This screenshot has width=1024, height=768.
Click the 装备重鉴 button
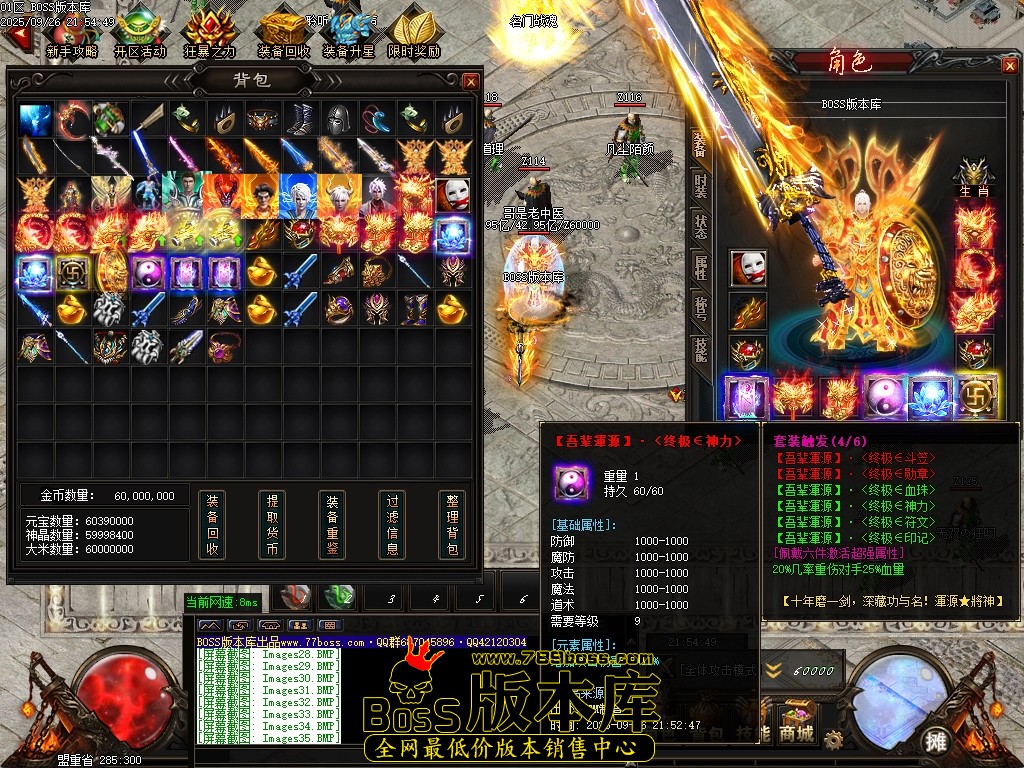(332, 524)
